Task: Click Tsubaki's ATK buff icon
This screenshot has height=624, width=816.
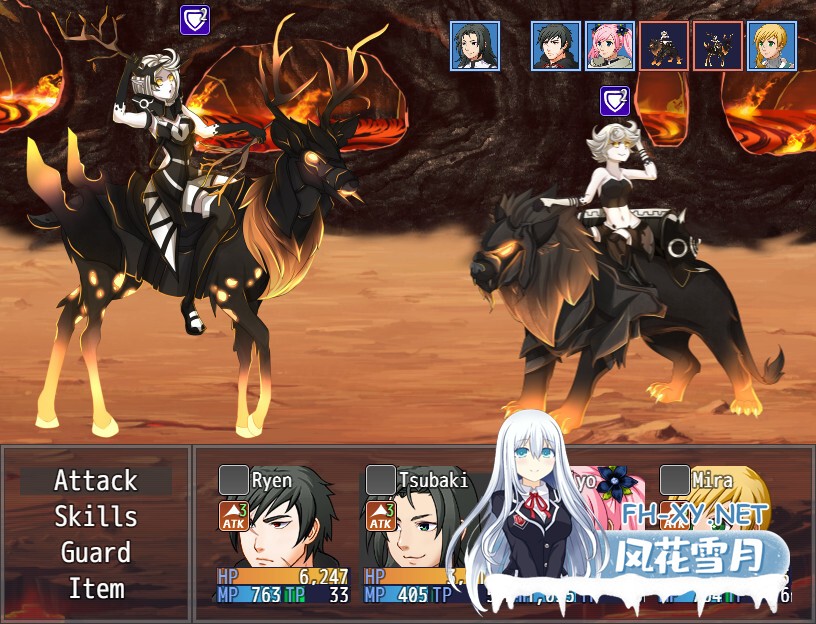Action: coord(380,516)
